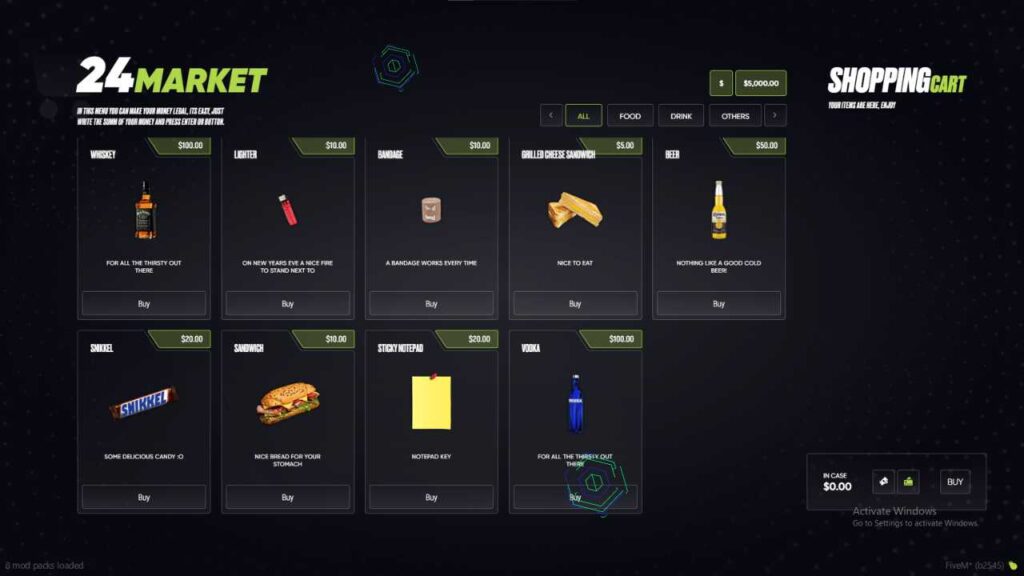Image resolution: width=1024 pixels, height=576 pixels.
Task: Buy the Grilled Cheese Sandwich
Action: pyautogui.click(x=575, y=303)
